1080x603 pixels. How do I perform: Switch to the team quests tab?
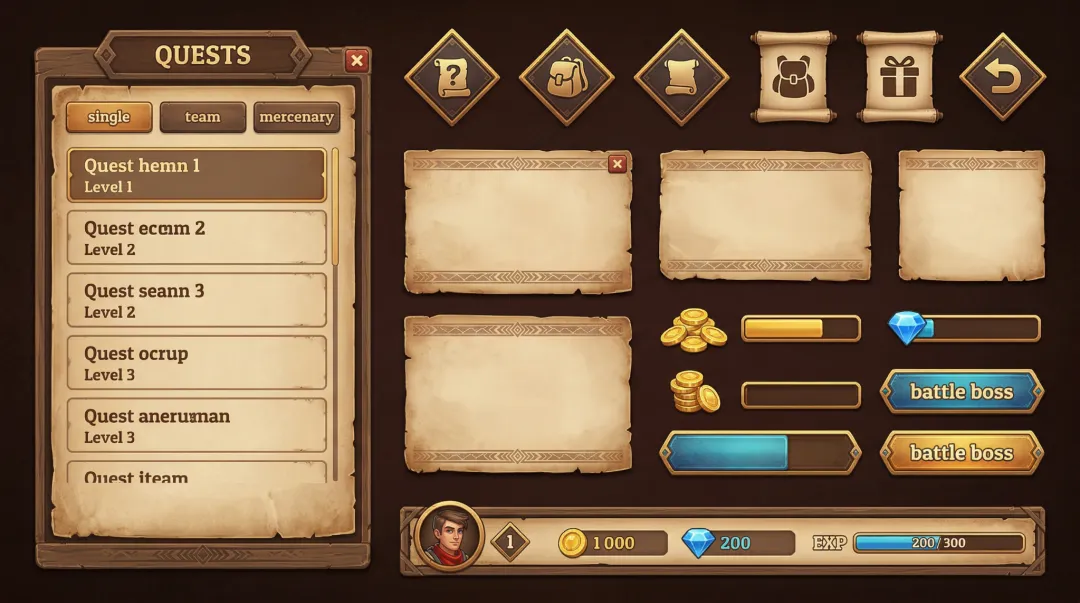coord(202,117)
